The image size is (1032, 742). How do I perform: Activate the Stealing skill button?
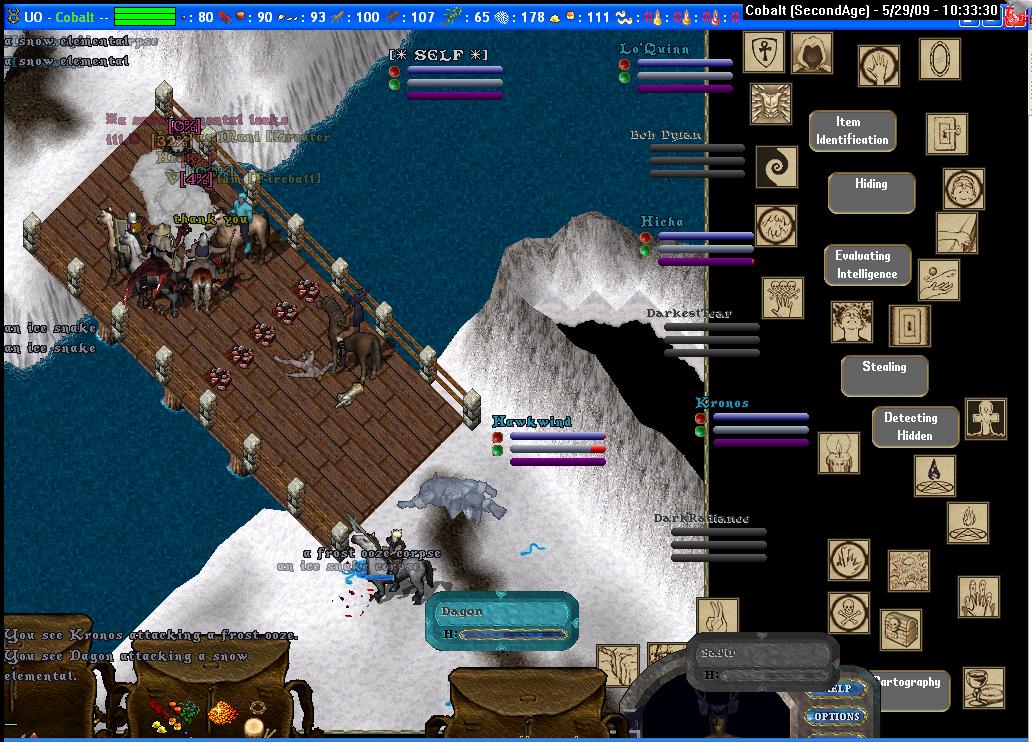click(x=884, y=375)
